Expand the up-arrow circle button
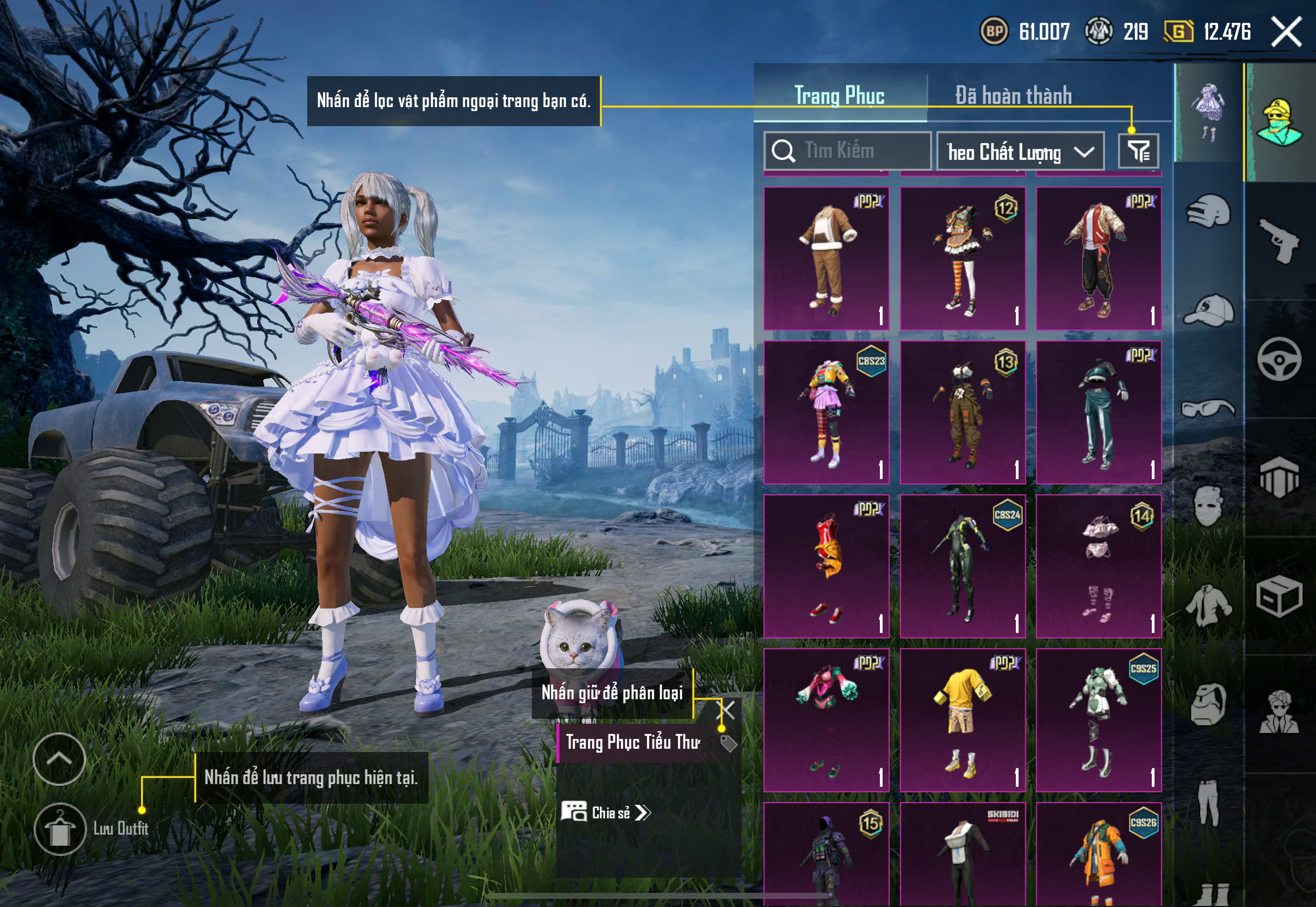The height and width of the screenshot is (907, 1316). coord(59,759)
